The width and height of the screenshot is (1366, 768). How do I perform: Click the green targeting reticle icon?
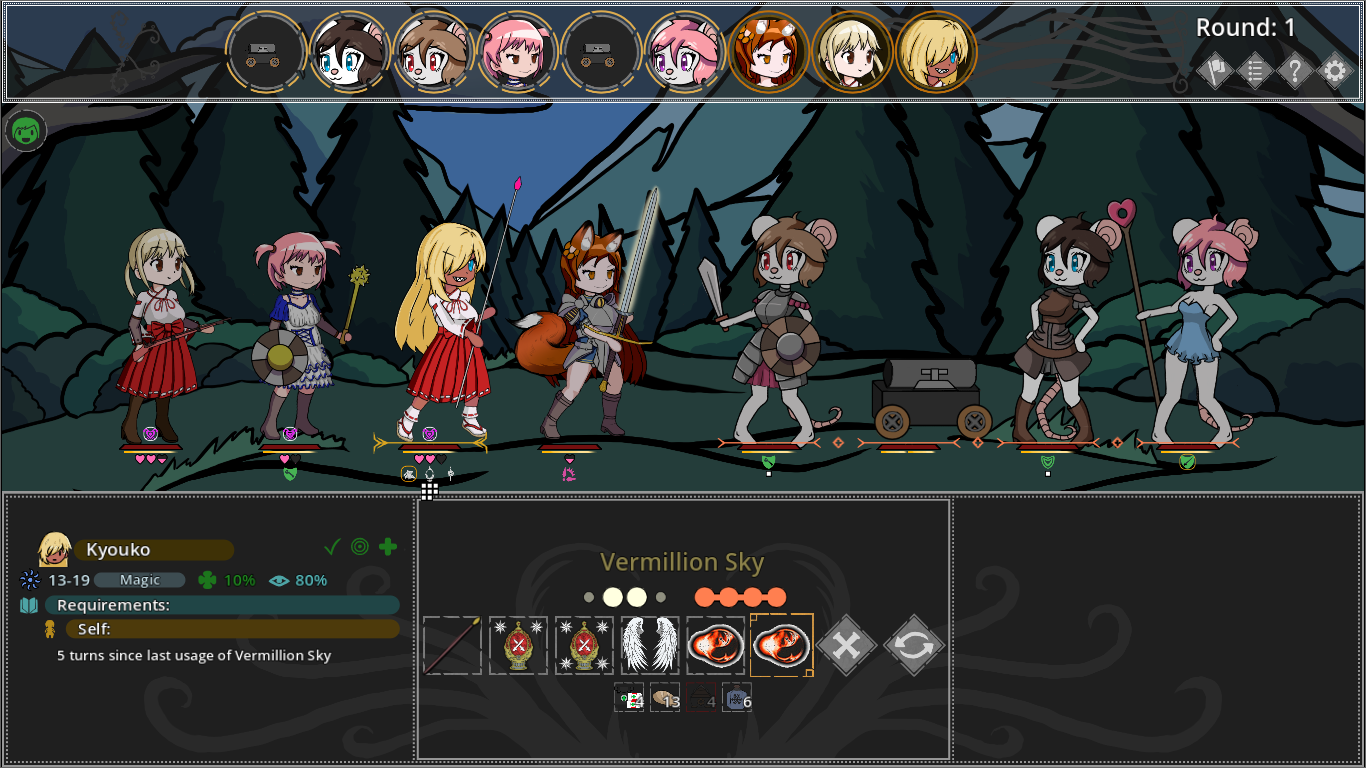tap(361, 547)
